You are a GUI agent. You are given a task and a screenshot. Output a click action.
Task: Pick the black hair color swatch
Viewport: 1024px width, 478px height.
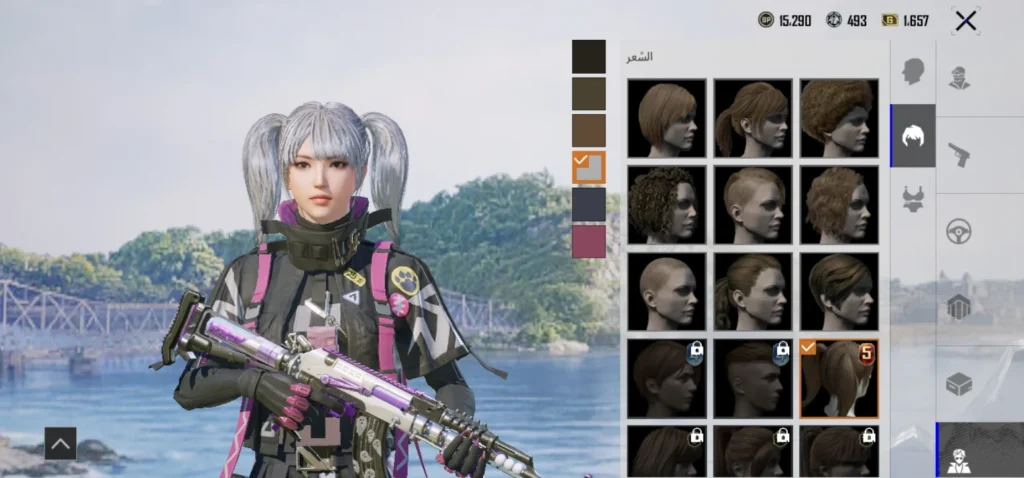589,56
